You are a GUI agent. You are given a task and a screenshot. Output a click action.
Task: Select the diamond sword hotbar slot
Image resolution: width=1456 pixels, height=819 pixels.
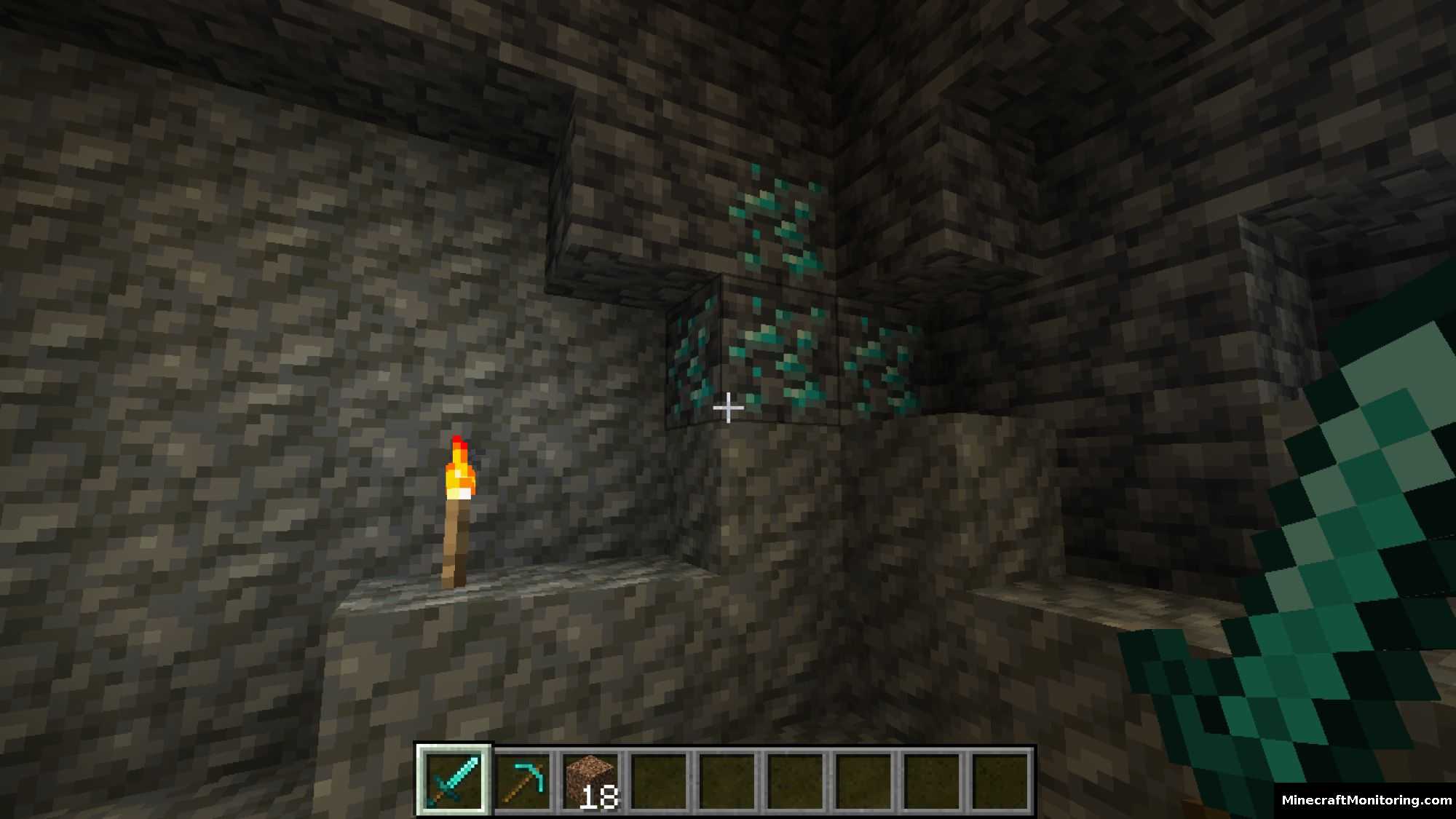tap(454, 780)
